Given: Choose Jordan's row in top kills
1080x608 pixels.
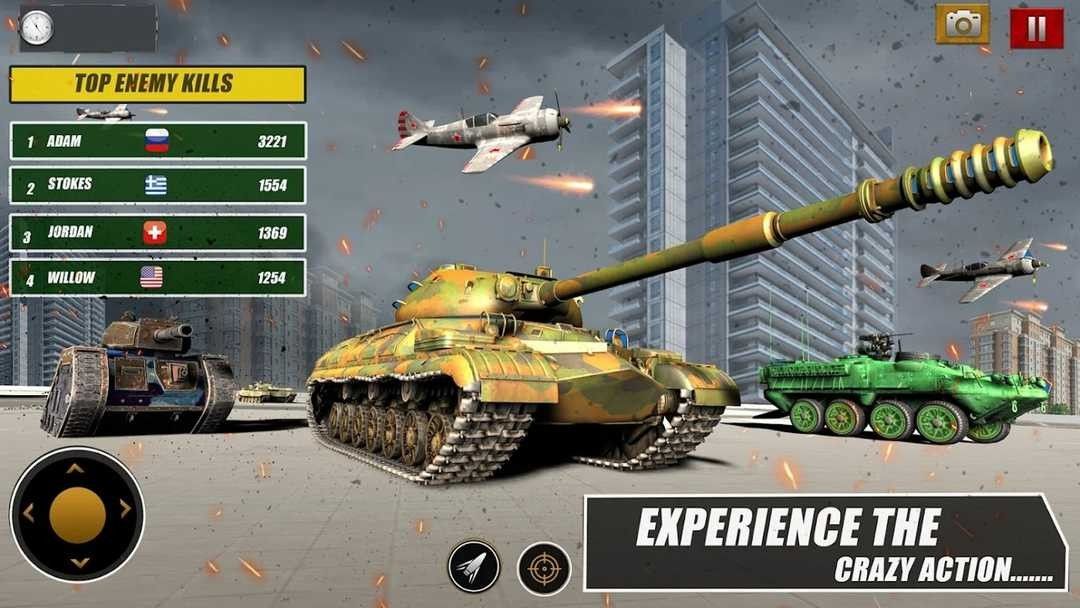Looking at the screenshot, I should click(x=158, y=233).
